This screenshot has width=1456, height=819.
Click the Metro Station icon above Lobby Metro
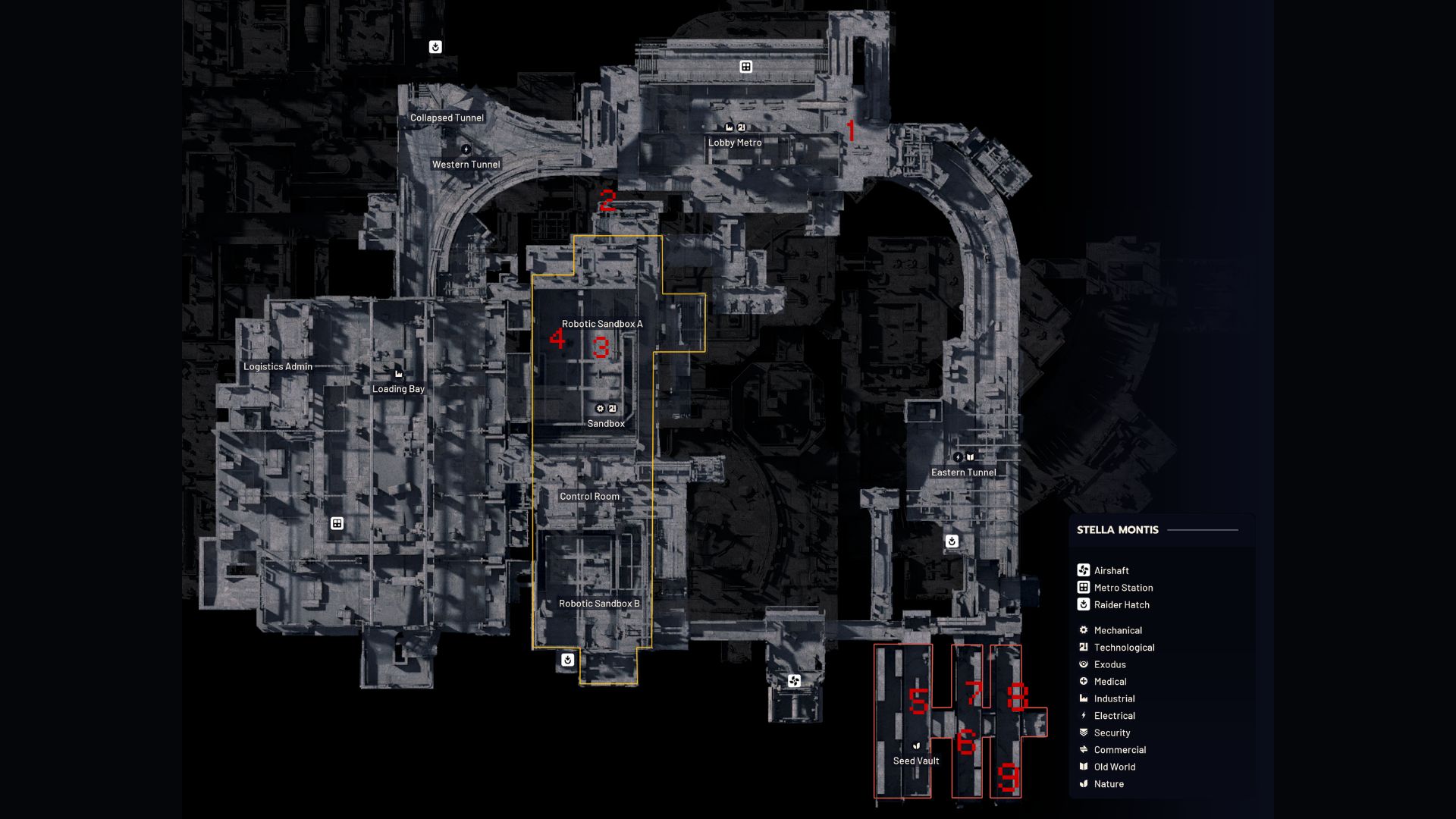(746, 66)
